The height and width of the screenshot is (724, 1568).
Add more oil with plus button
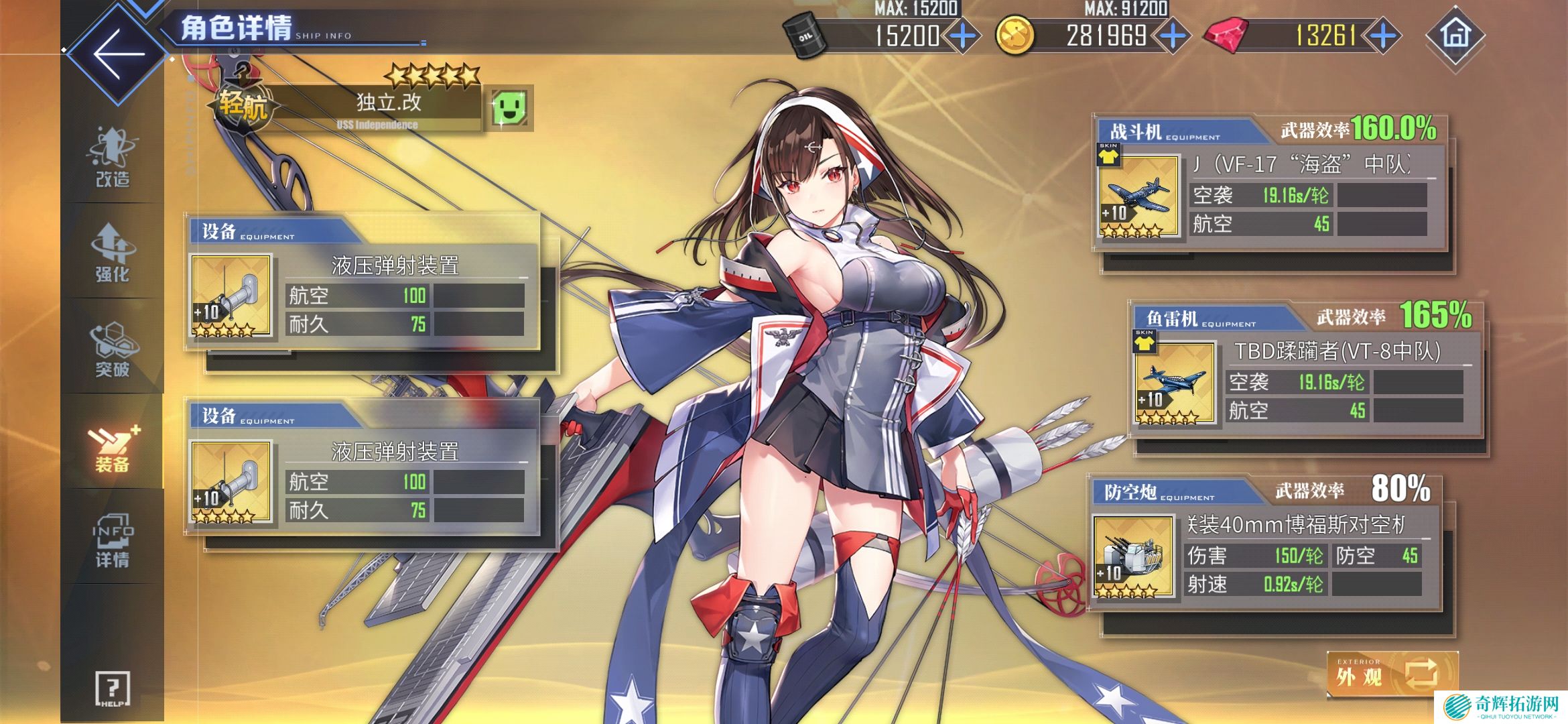coord(963,36)
